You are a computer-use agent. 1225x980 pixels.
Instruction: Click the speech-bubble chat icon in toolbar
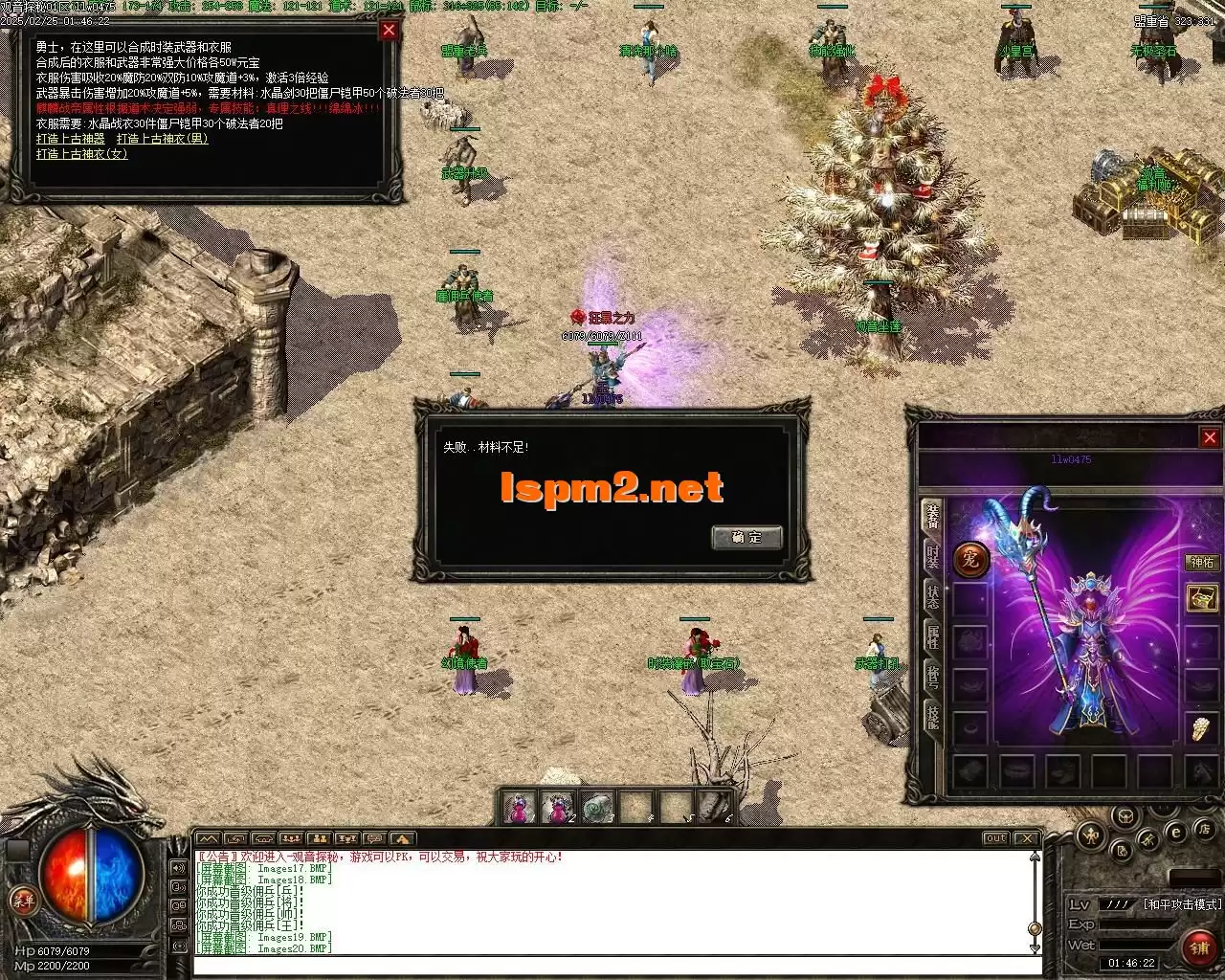374,838
